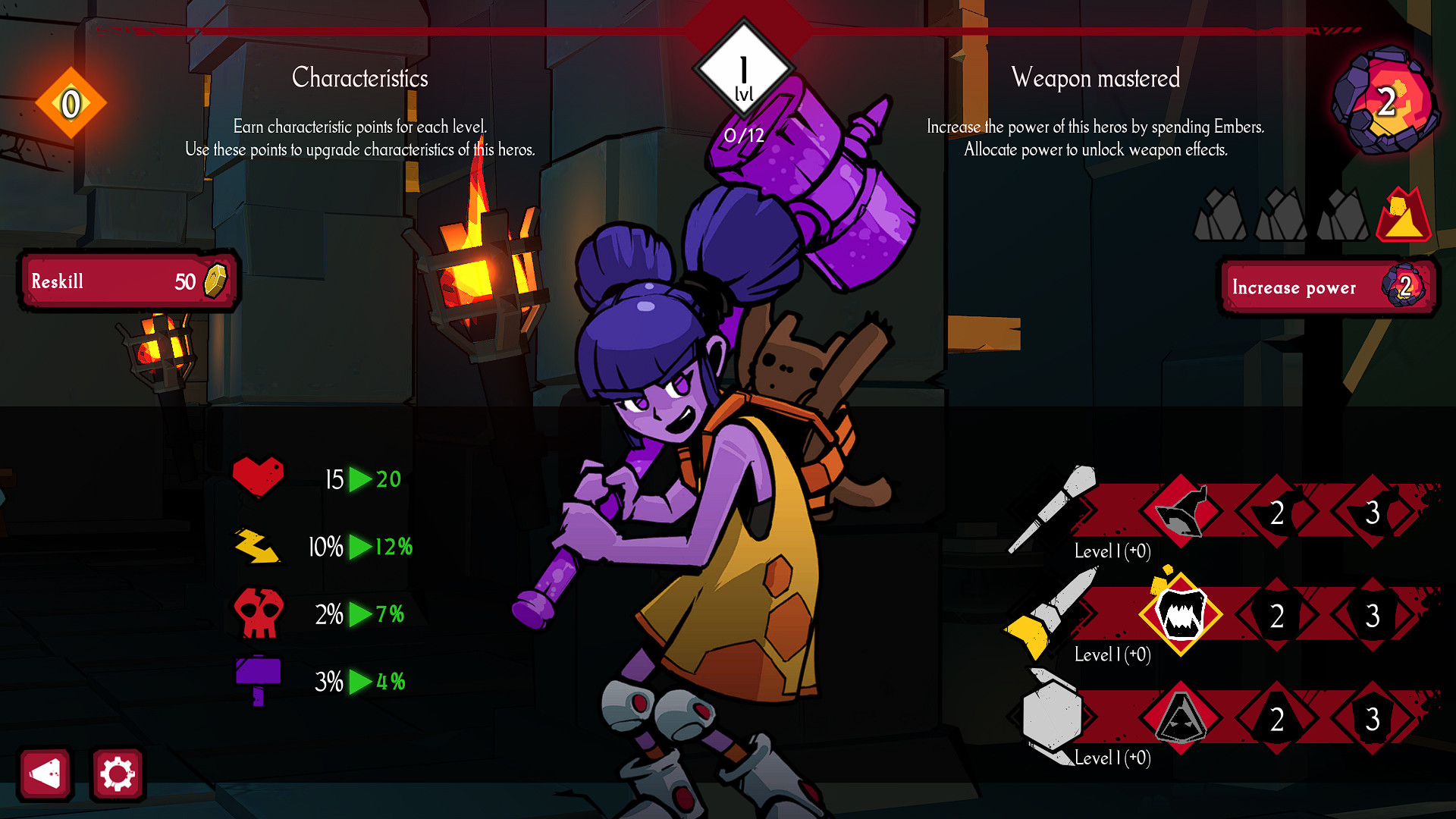The image size is (1456, 819).
Task: Switch to the Characteristics panel
Action: tap(360, 78)
